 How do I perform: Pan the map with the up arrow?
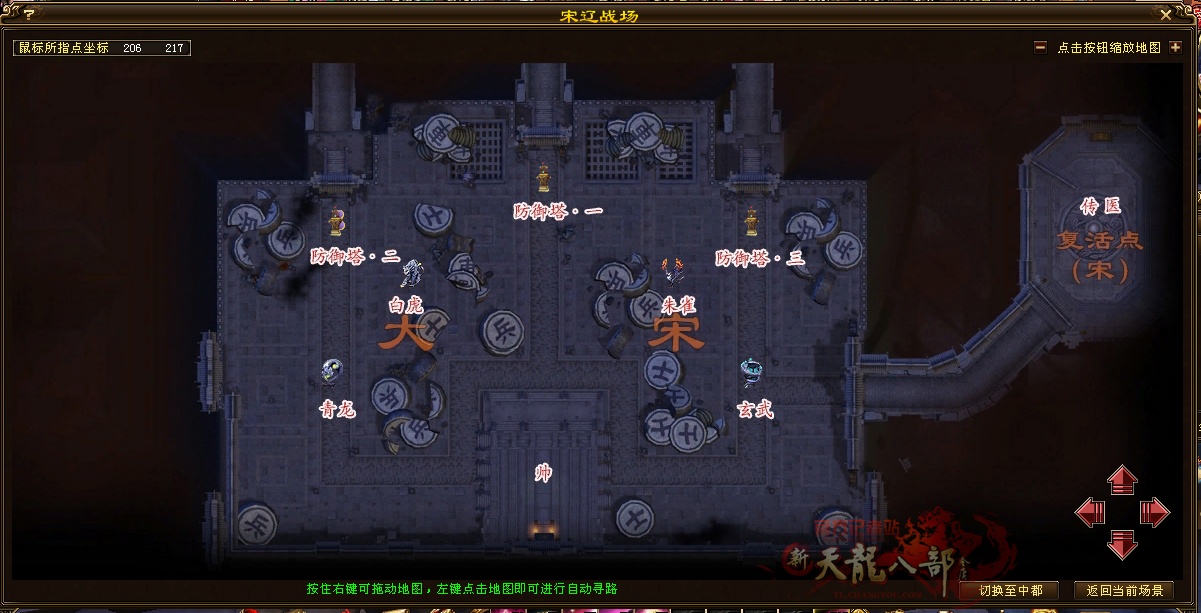point(1122,480)
